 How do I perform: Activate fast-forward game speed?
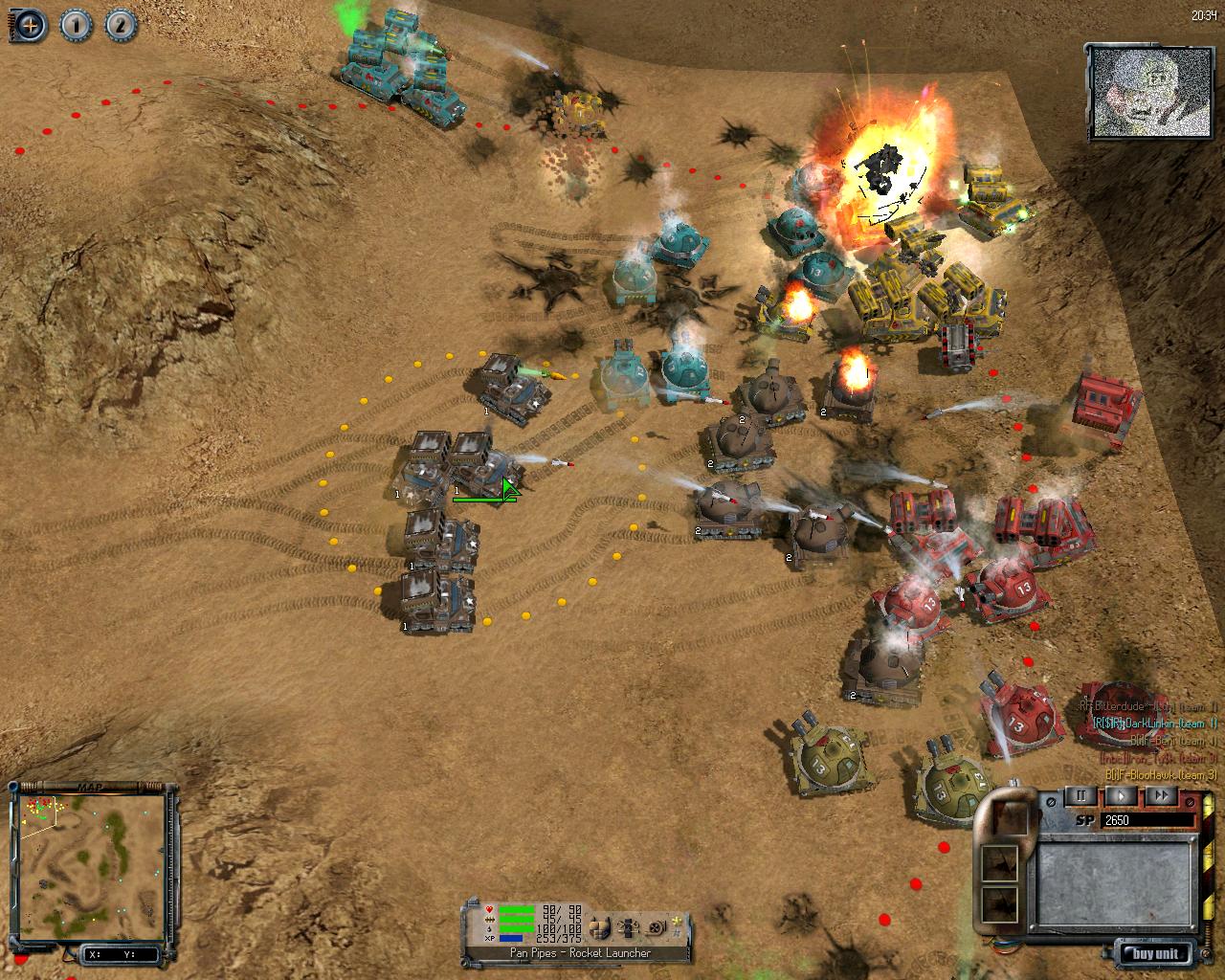tap(1160, 795)
